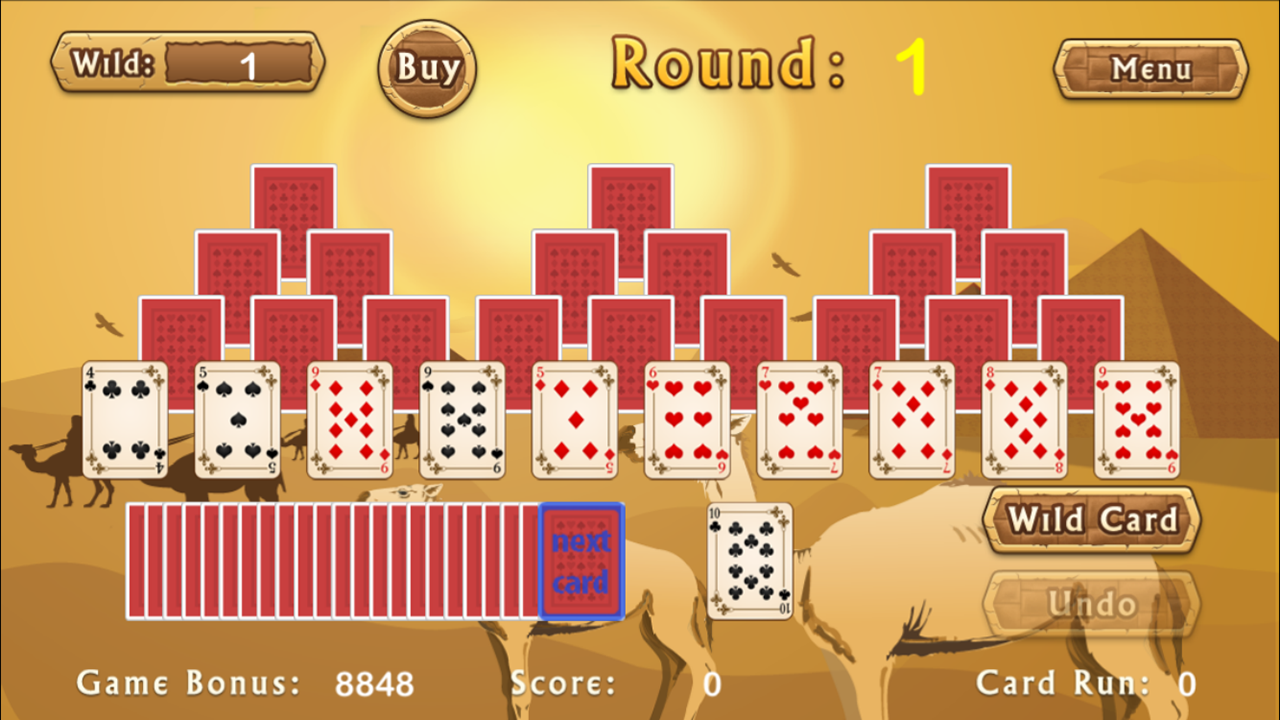Choose the 8 of diamonds card
Image resolution: width=1280 pixels, height=720 pixels.
[x=1024, y=420]
